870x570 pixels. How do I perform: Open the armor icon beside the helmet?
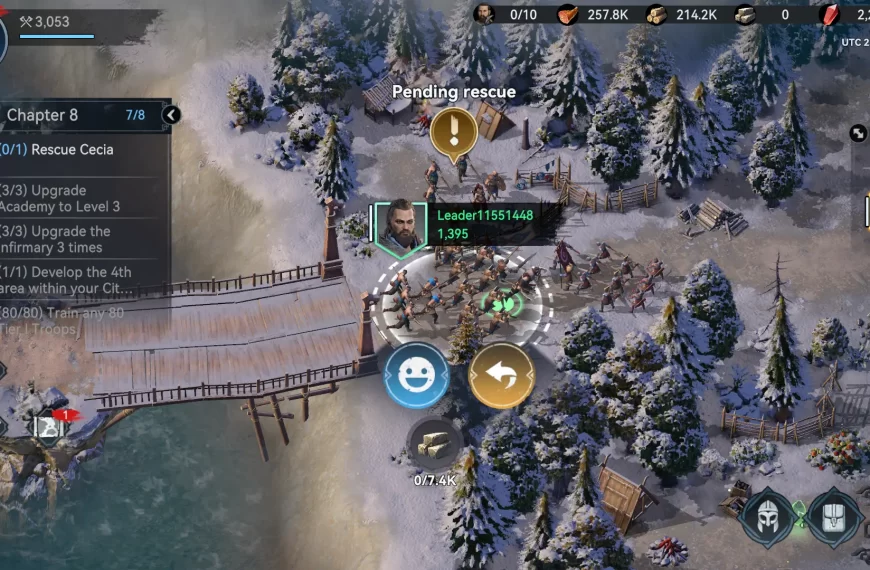[835, 516]
